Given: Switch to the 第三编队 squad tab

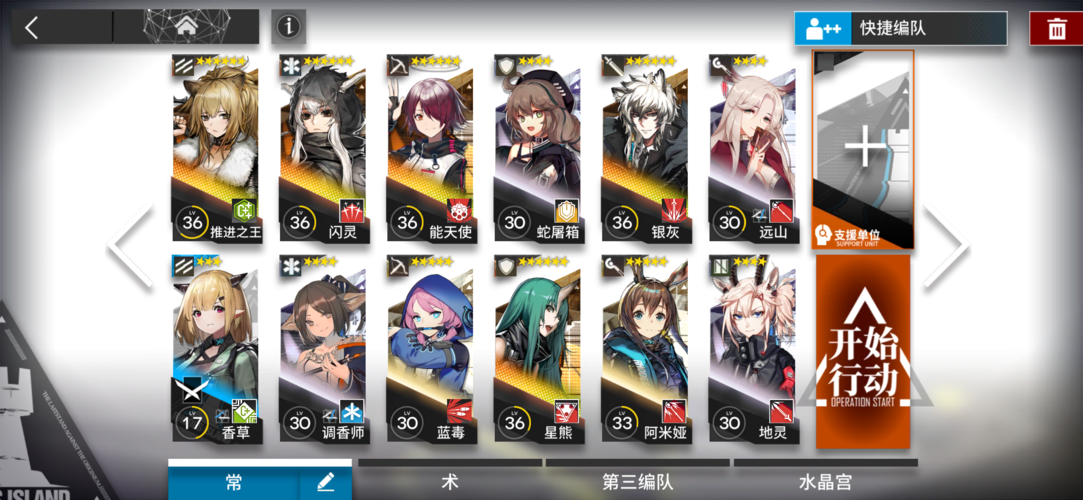Looking at the screenshot, I should coord(638,482).
